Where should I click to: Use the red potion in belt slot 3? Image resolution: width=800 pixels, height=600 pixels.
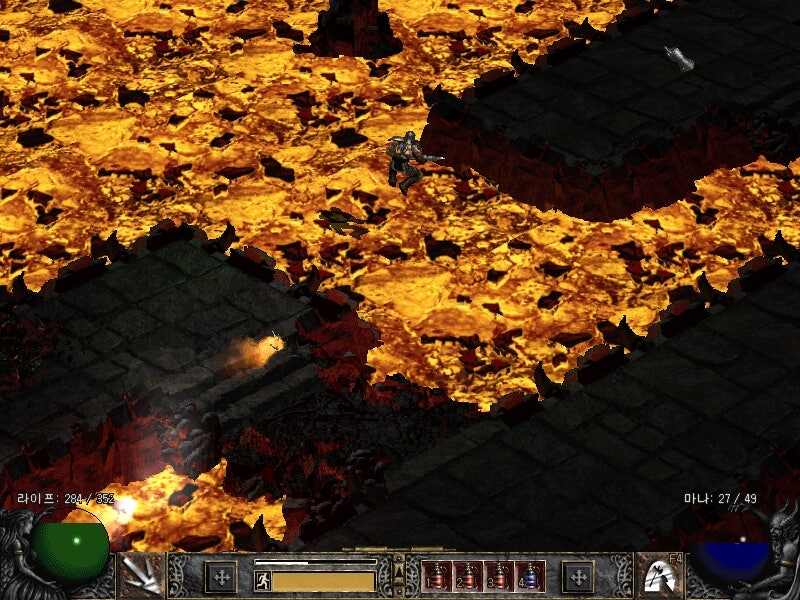pyautogui.click(x=499, y=577)
